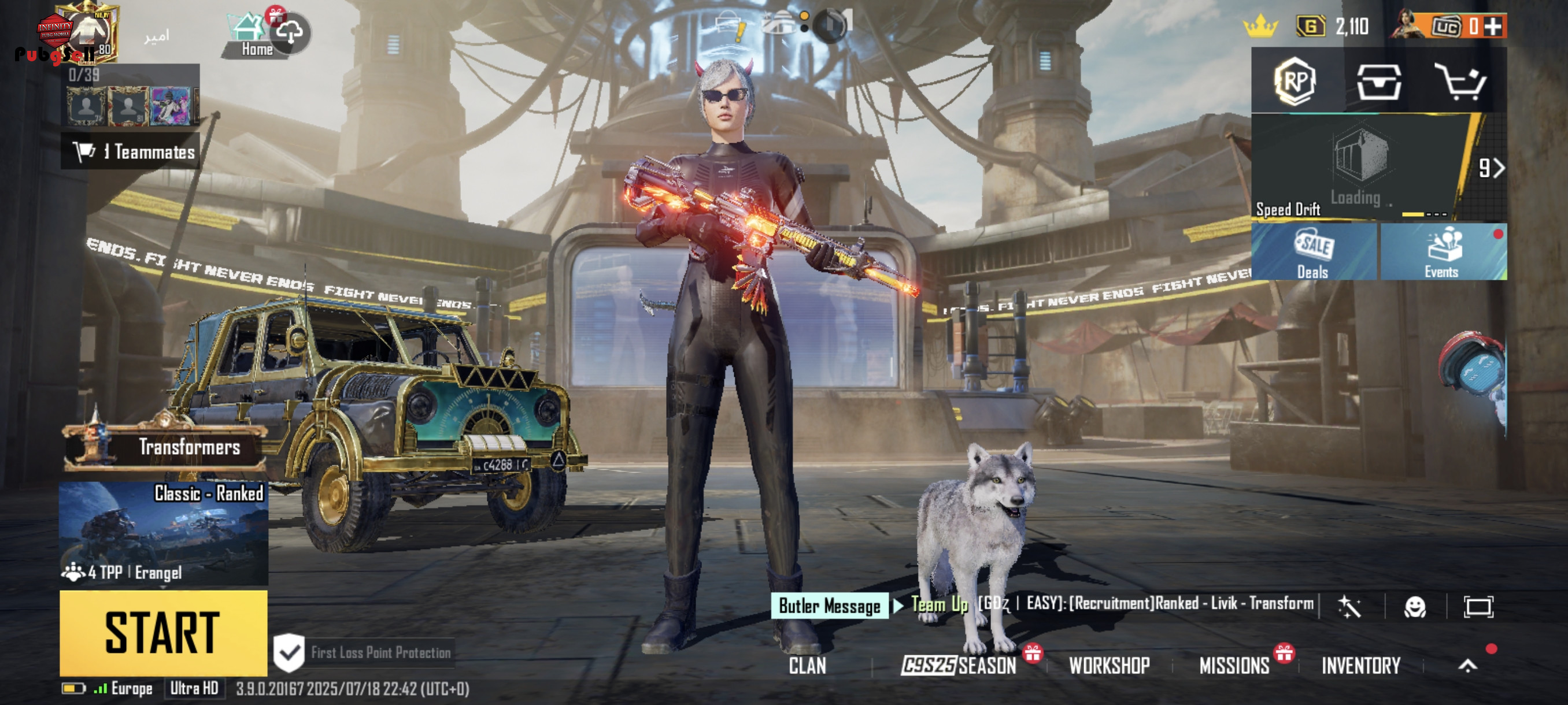
Task: View the Speed Drift promo banner
Action: (x=1358, y=166)
